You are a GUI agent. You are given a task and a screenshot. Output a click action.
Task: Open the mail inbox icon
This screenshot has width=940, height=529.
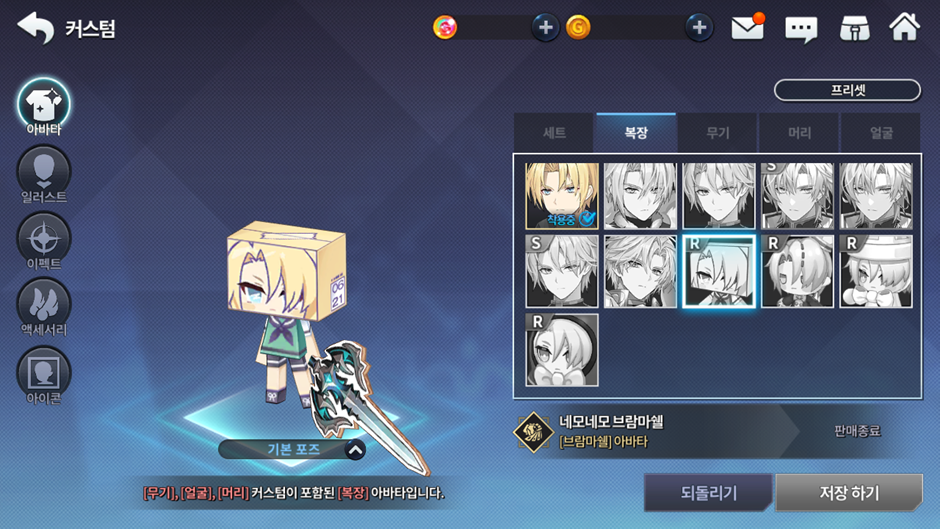click(x=747, y=28)
